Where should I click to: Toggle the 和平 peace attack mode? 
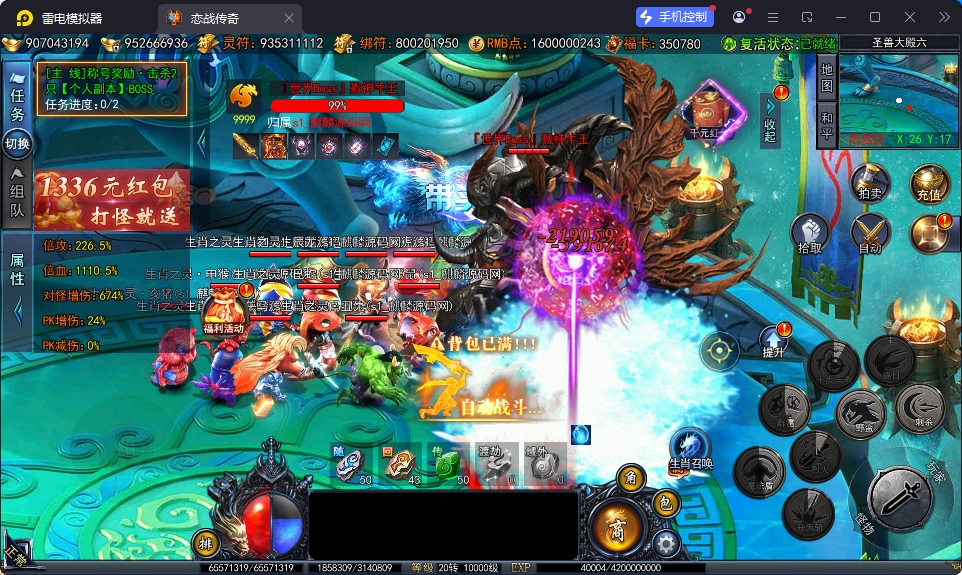coord(827,125)
